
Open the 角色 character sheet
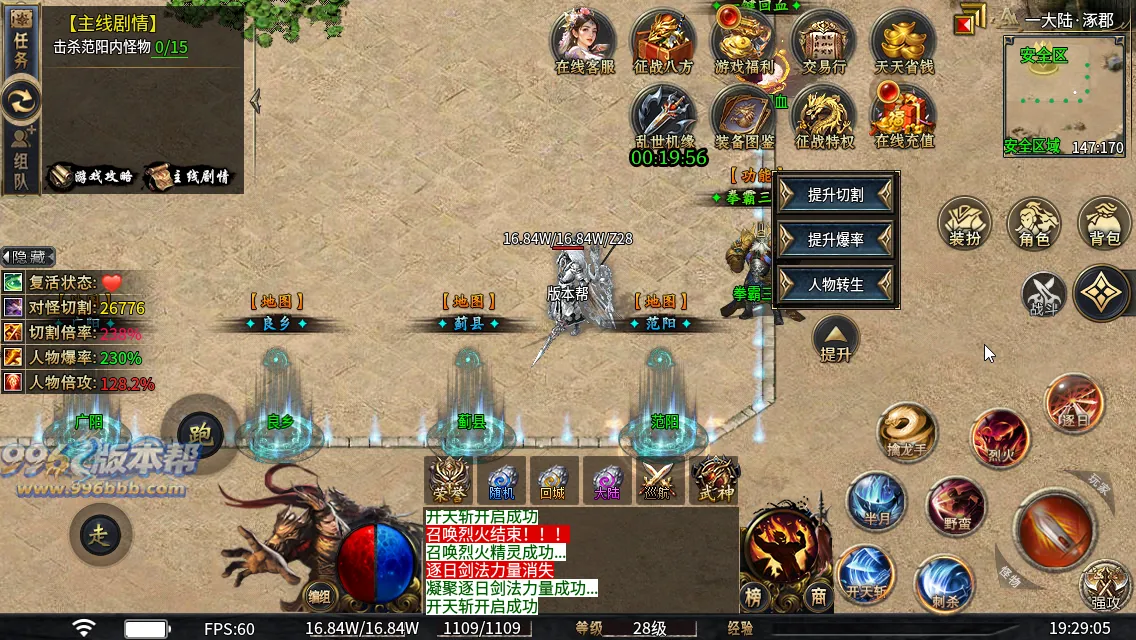click(1034, 223)
